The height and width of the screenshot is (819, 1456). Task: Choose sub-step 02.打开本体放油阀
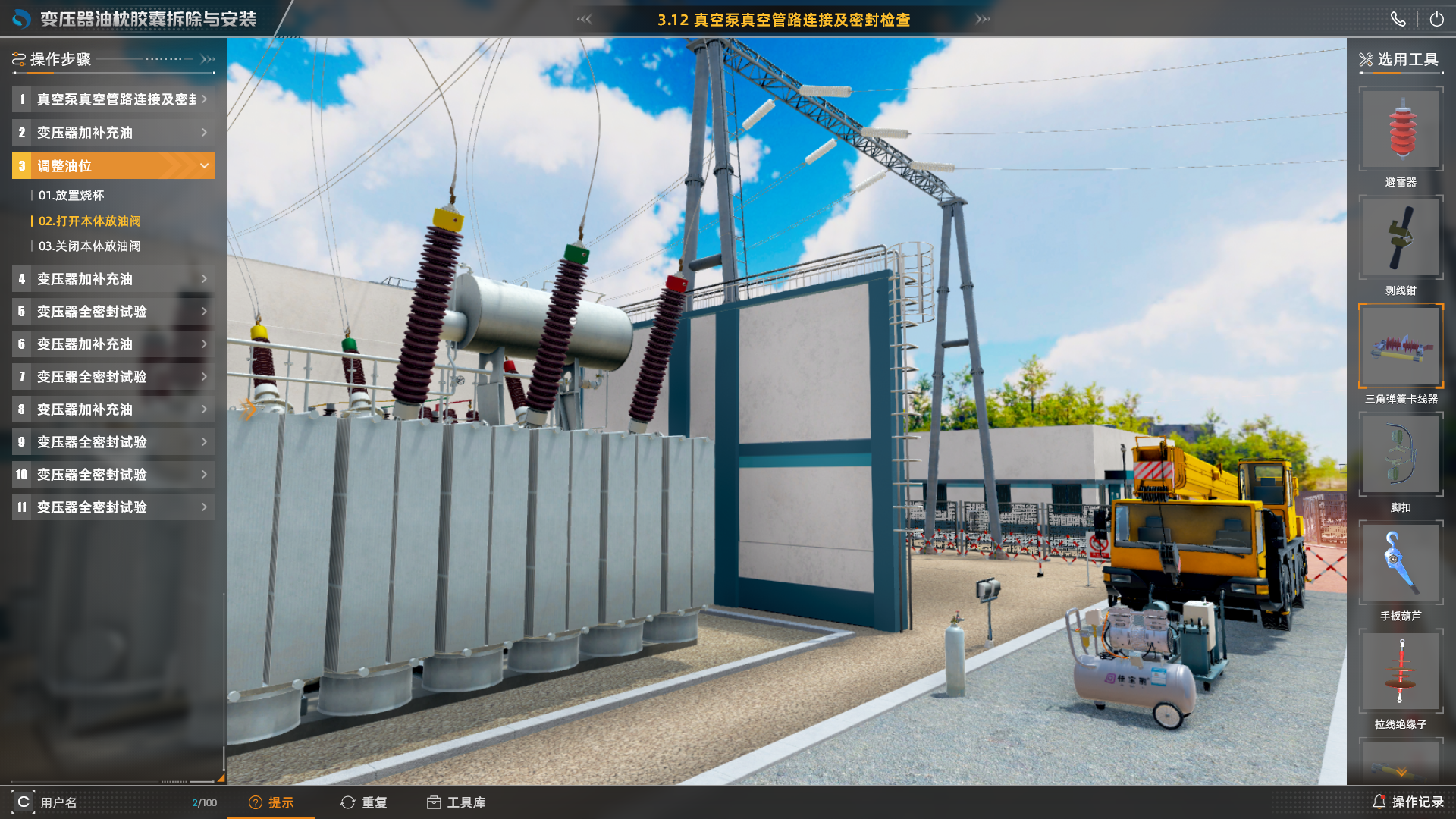89,221
